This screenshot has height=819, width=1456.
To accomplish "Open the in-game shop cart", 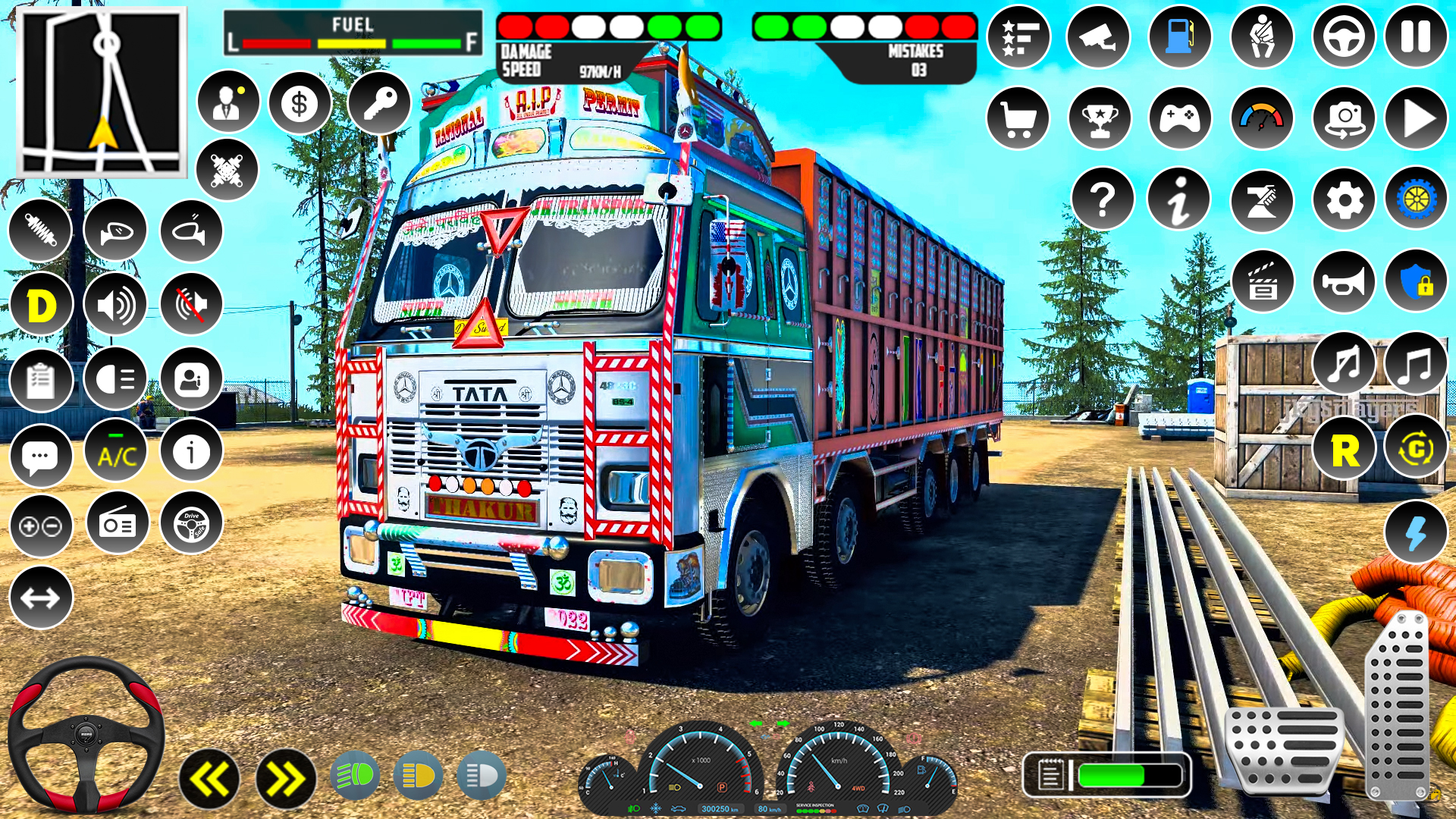I will (1018, 118).
